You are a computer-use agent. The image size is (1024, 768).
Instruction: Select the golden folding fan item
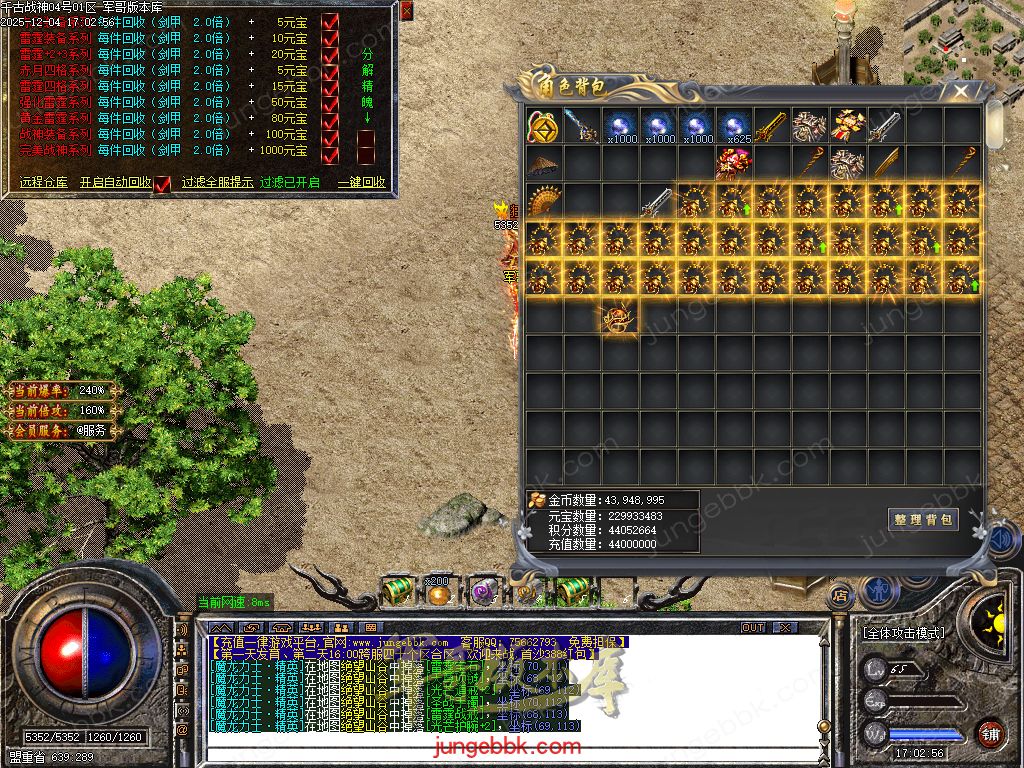pos(543,201)
